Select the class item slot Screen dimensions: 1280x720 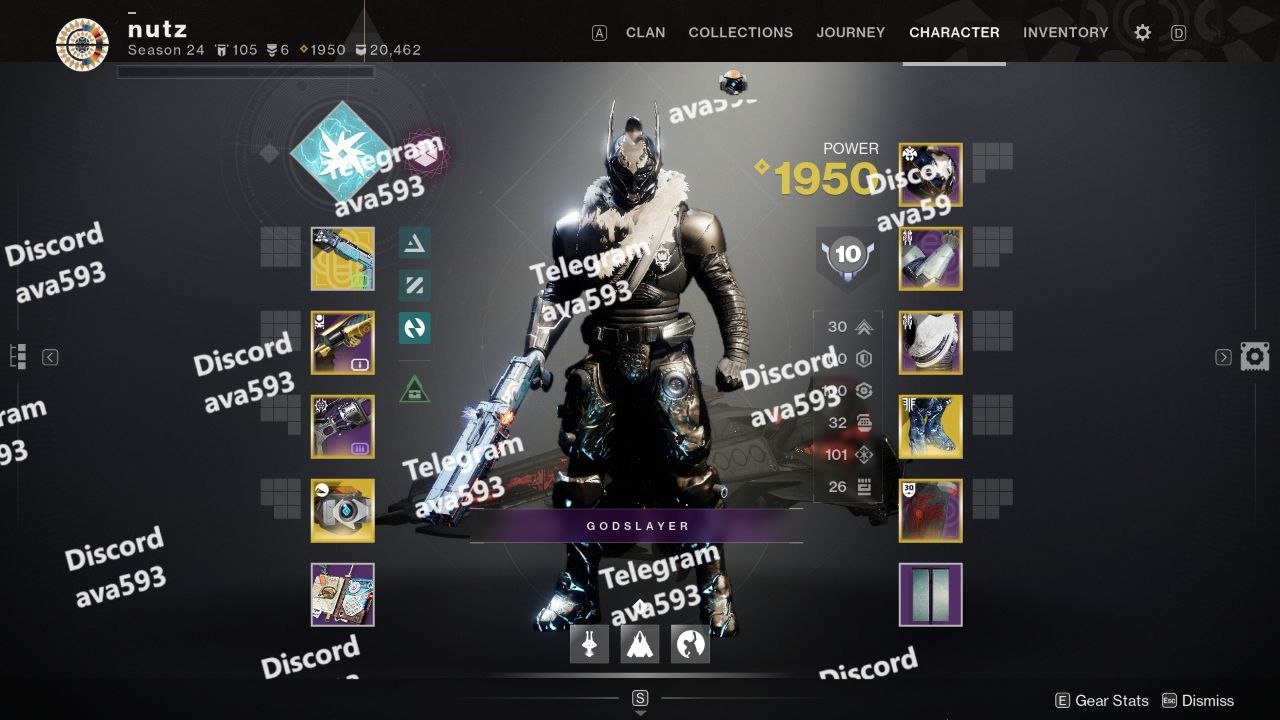tap(930, 511)
